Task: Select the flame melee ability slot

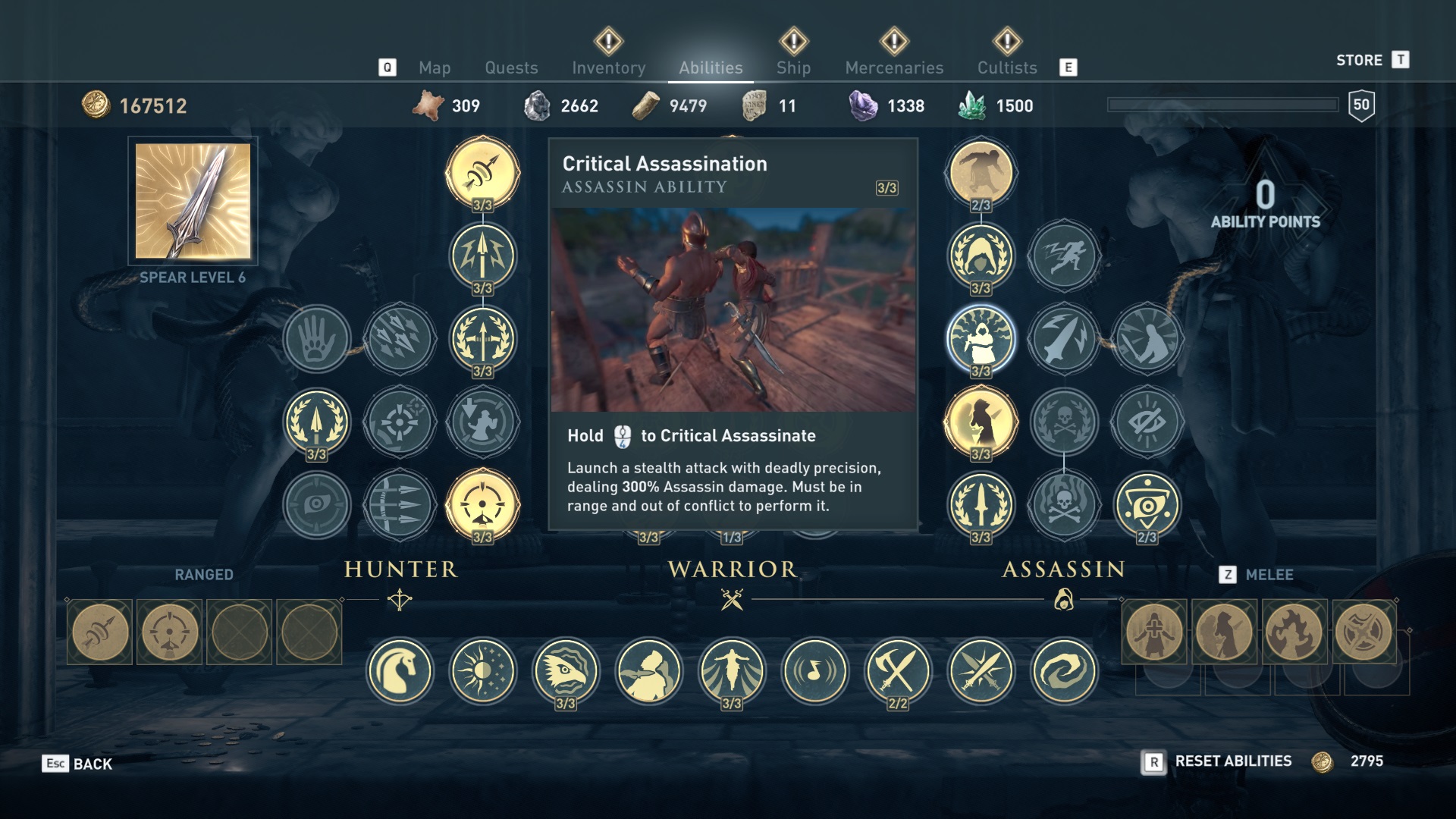Action: click(x=1294, y=632)
